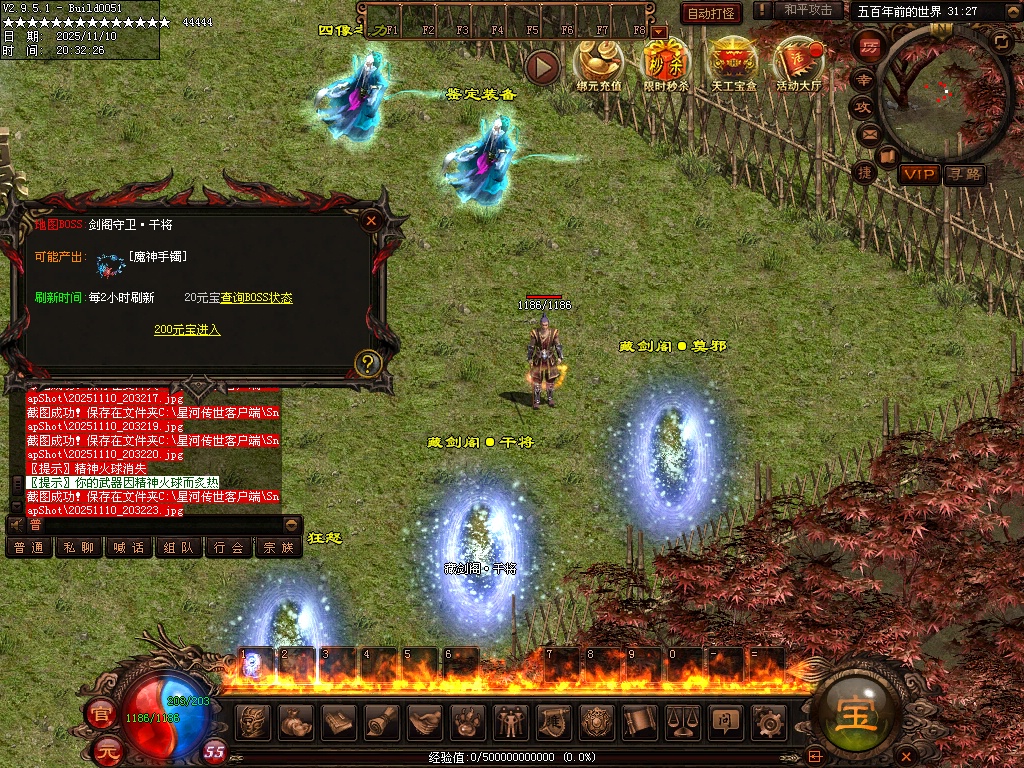This screenshot has width=1024, height=768.
Task: Choose the 组队 team chat tab
Action: coord(178,548)
